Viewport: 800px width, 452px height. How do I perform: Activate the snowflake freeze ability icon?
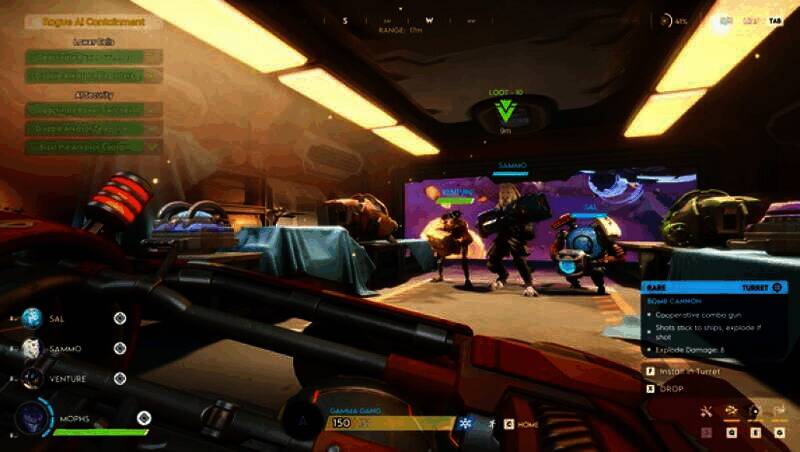click(464, 423)
